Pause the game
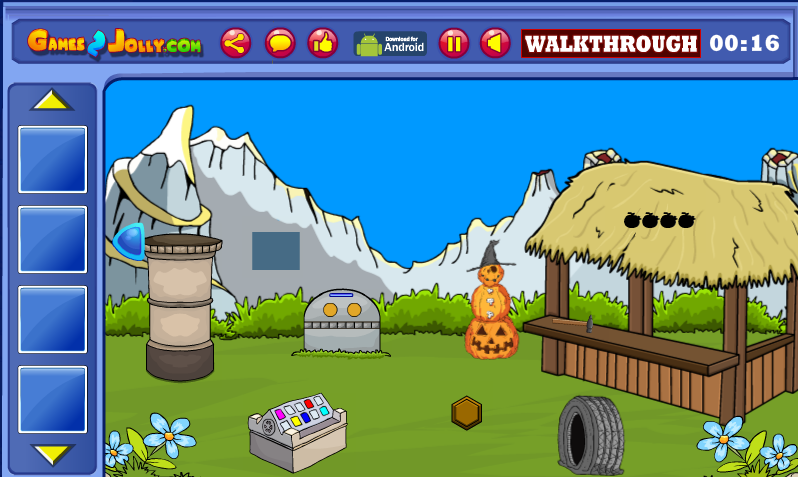The image size is (798, 477). (x=454, y=43)
